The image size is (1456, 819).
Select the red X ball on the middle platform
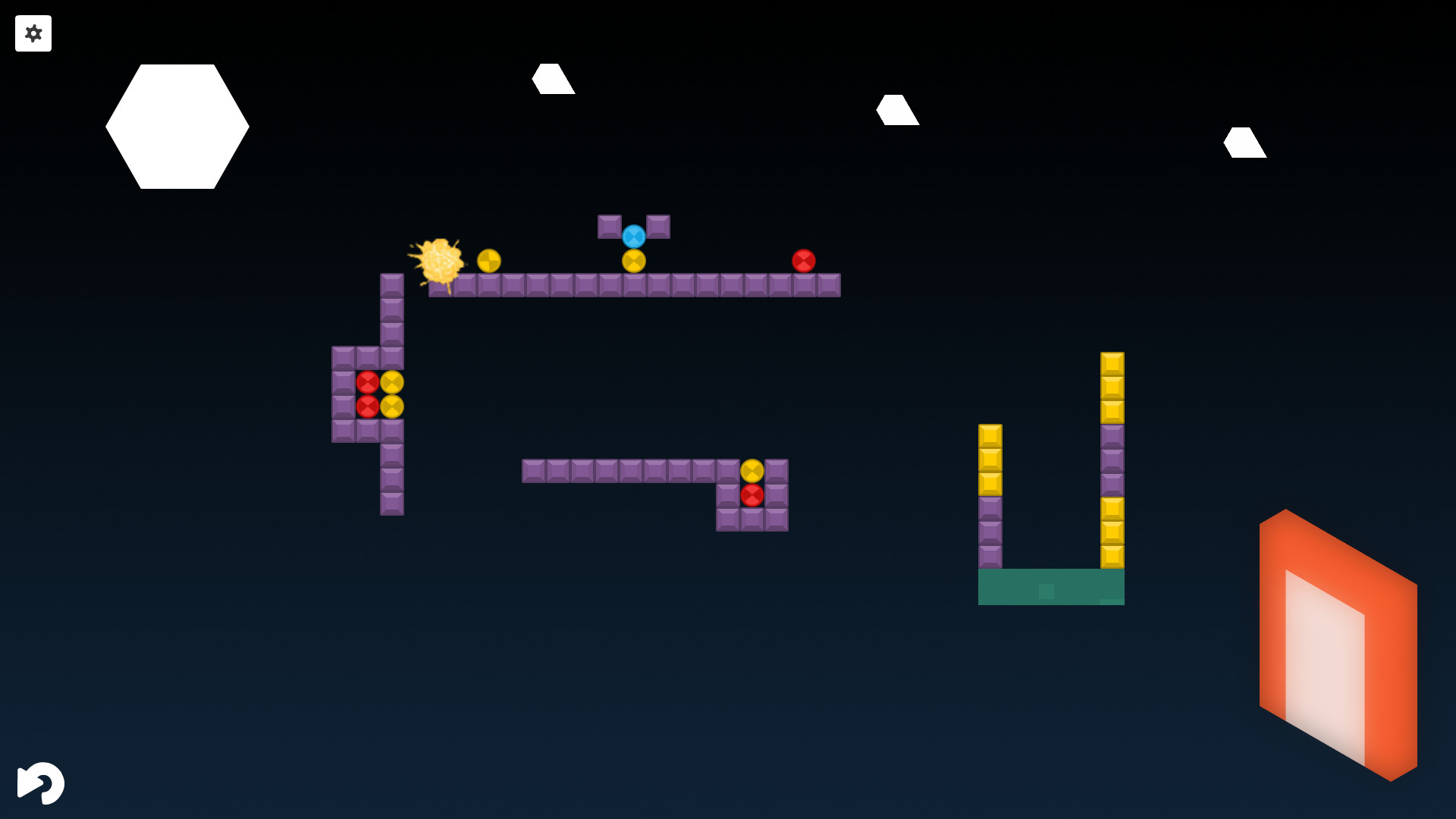click(x=752, y=496)
